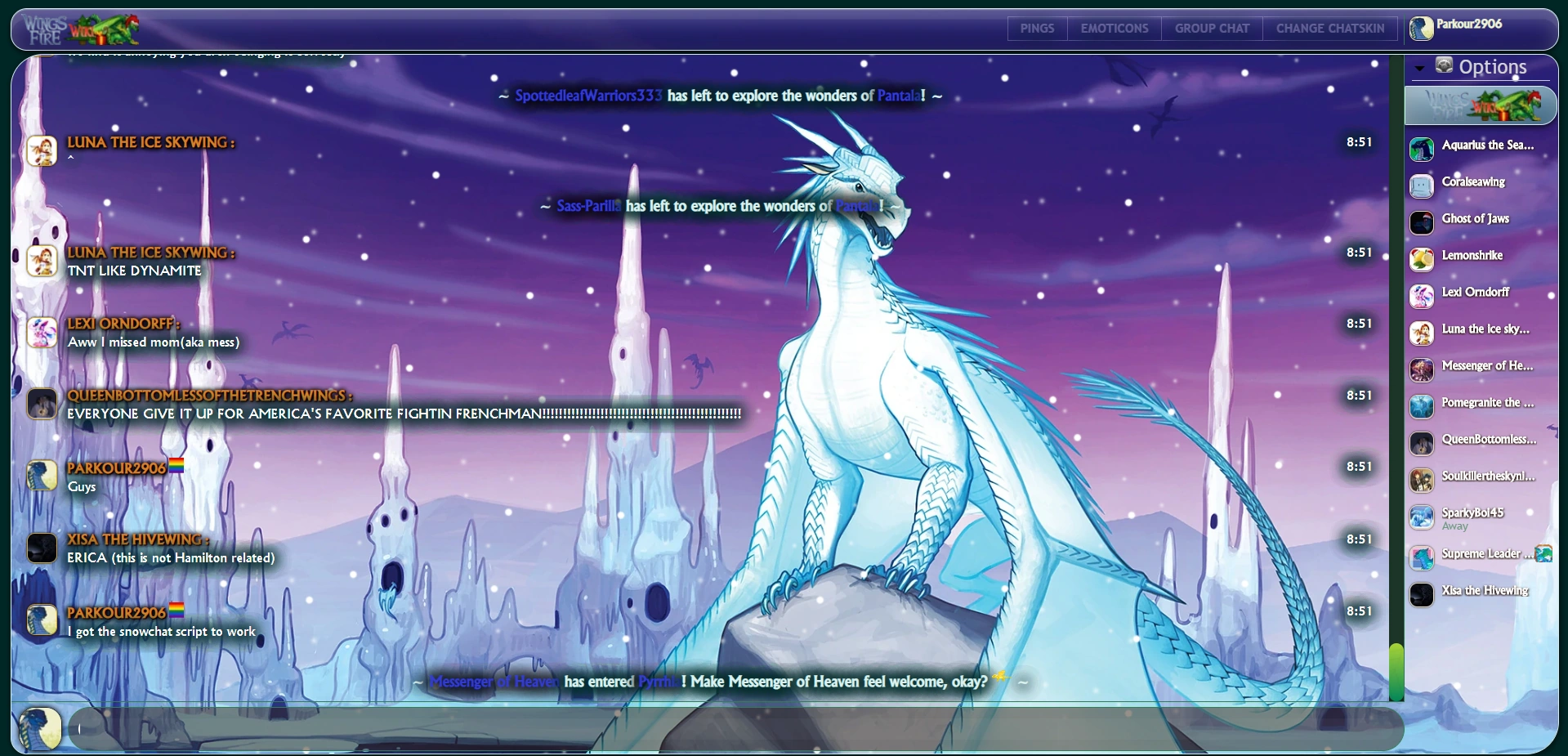1568x756 pixels.
Task: Select Aquarius the Sea in user list
Action: point(1487,145)
